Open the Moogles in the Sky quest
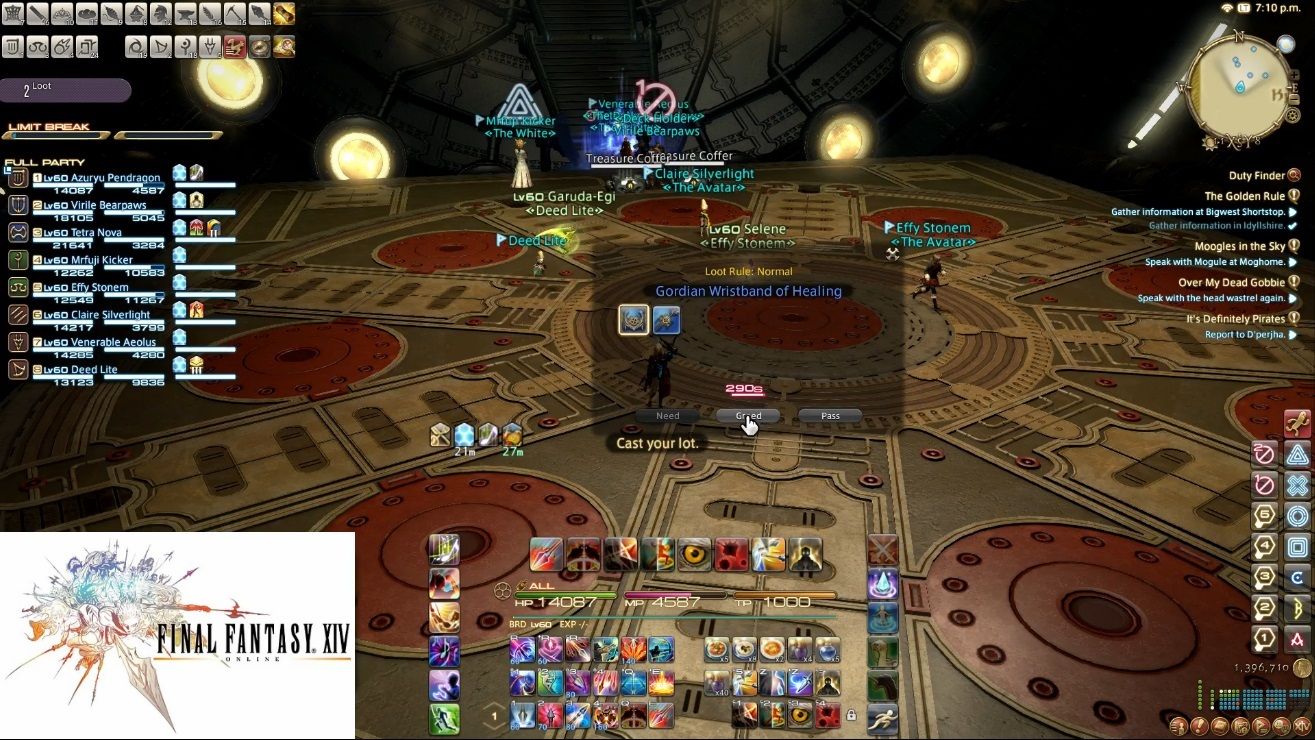Screen dimensions: 1315x740 point(1240,246)
